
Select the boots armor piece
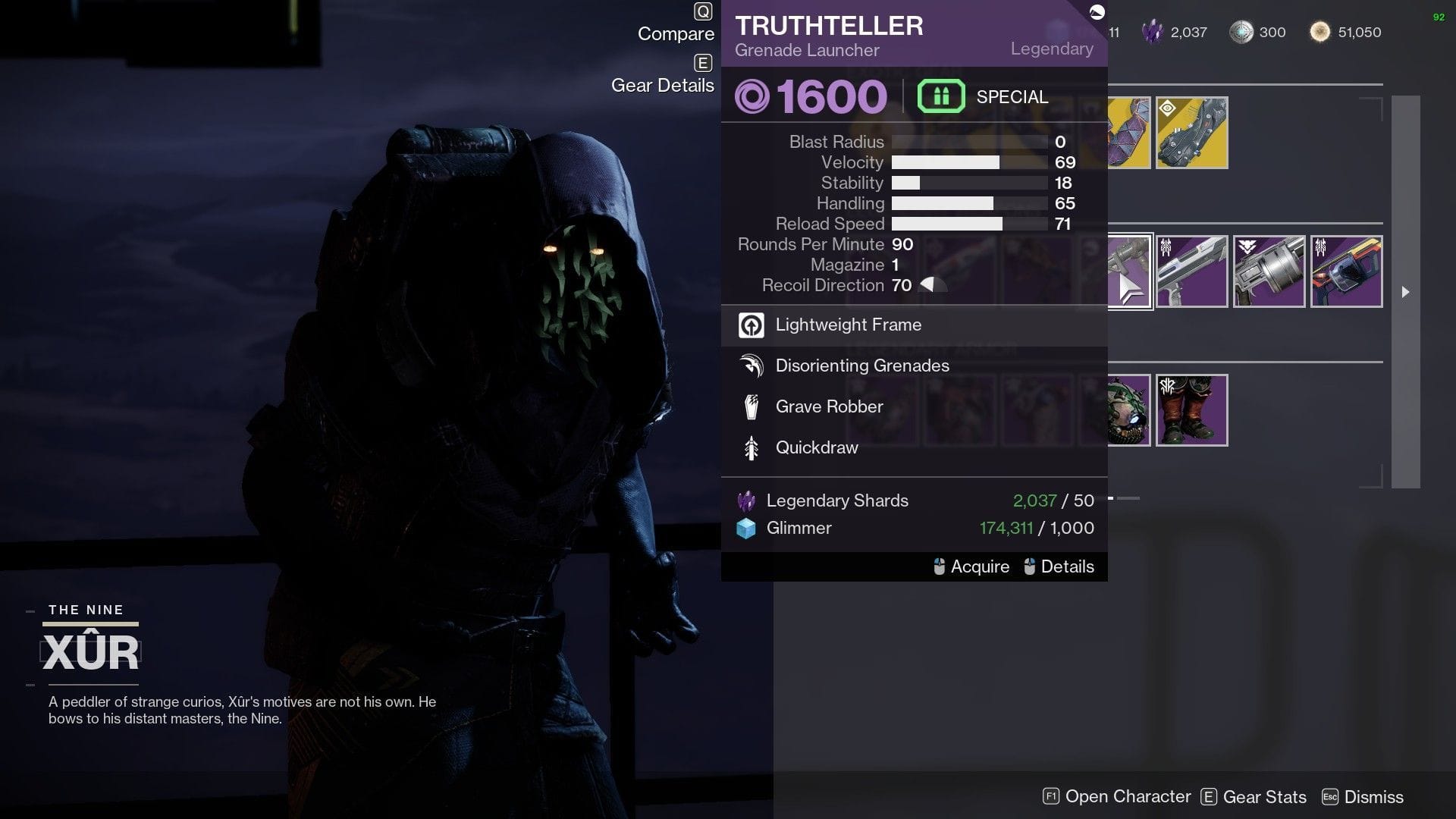click(1191, 410)
